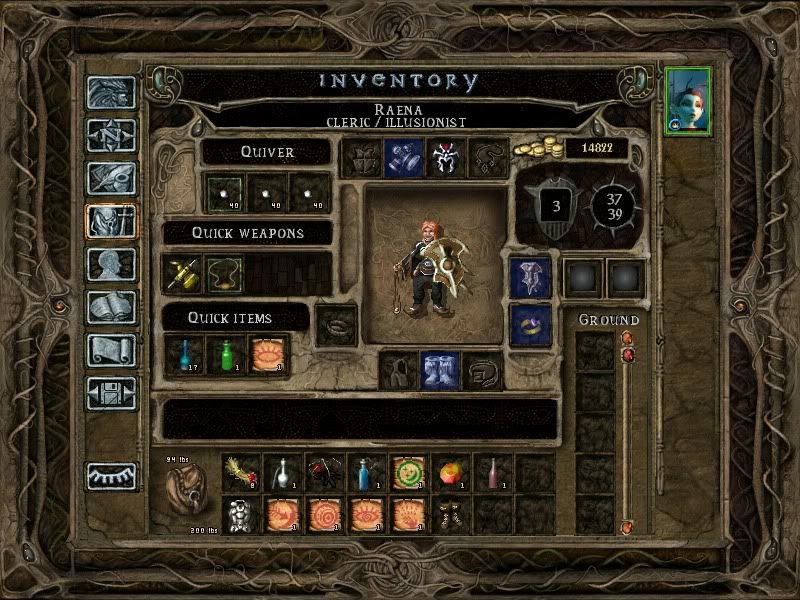Pick the golden flail quick weapon
The height and width of the screenshot is (600, 800).
tap(182, 273)
